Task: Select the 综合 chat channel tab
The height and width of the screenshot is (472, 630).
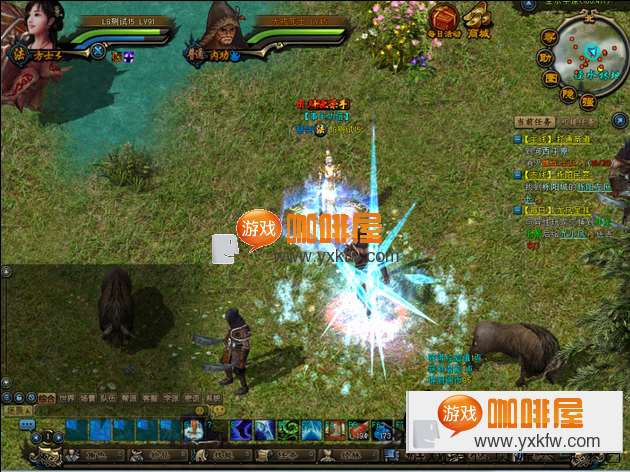Action: [x=47, y=398]
